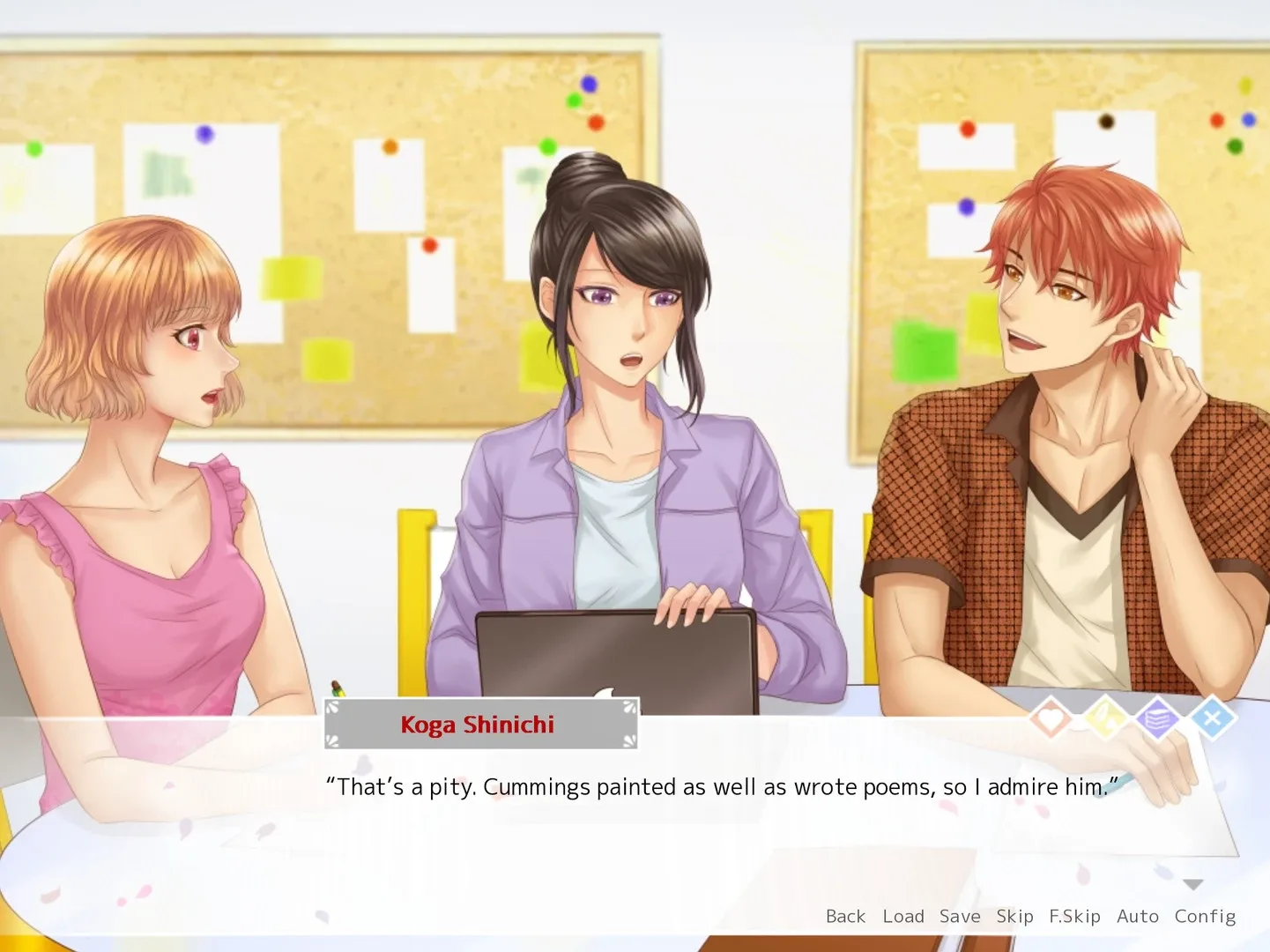The image size is (1270, 952).
Task: Click Save to store your progress
Action: point(959,916)
